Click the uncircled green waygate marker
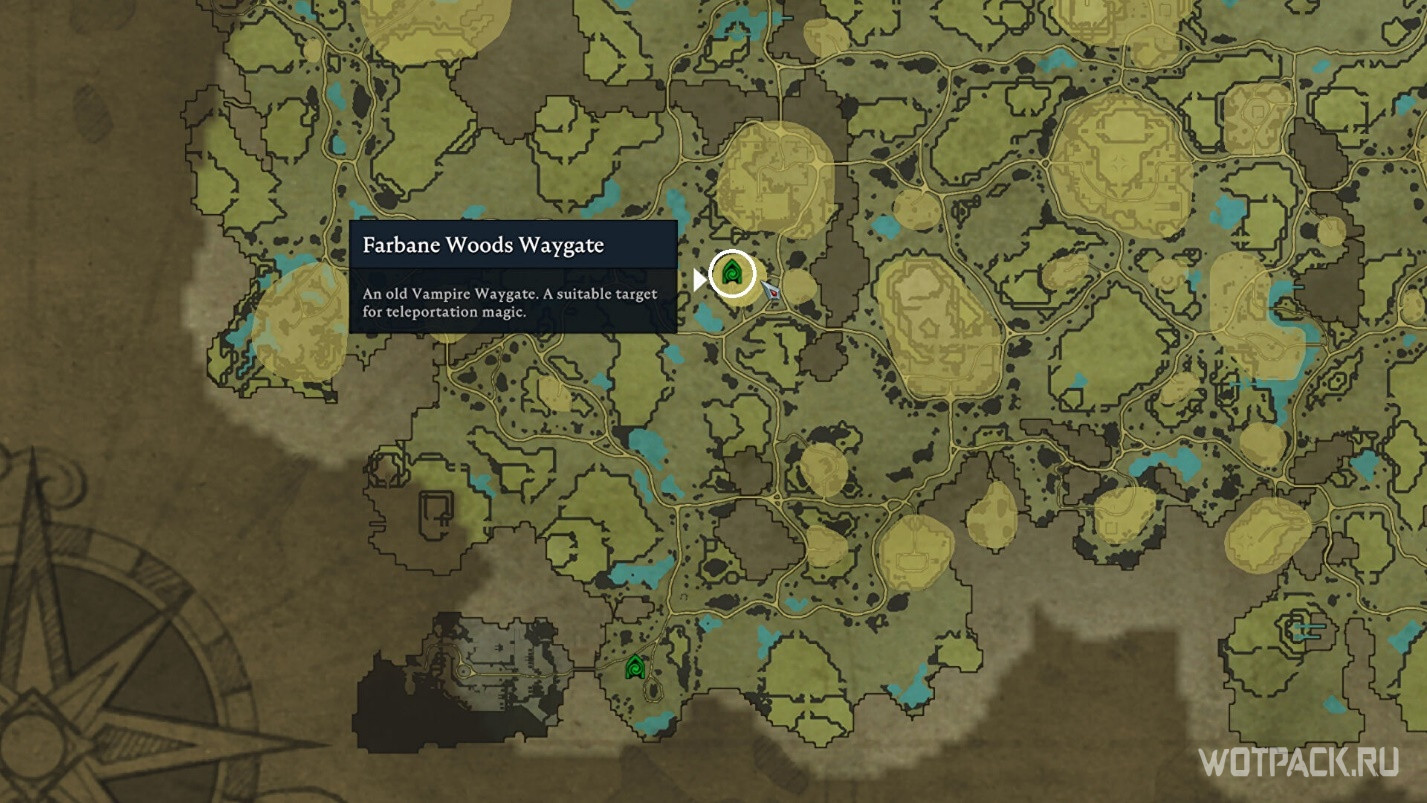The image size is (1427, 803). pyautogui.click(x=634, y=666)
